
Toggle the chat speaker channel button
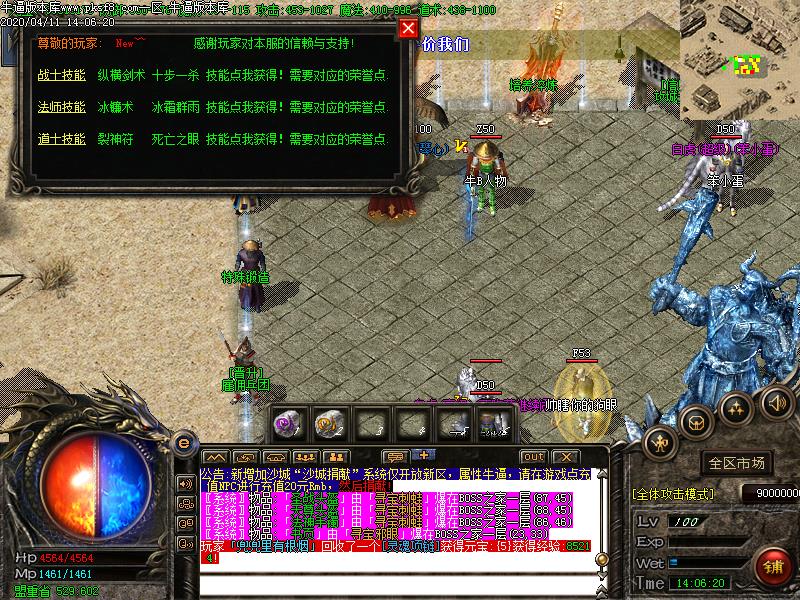tap(185, 483)
